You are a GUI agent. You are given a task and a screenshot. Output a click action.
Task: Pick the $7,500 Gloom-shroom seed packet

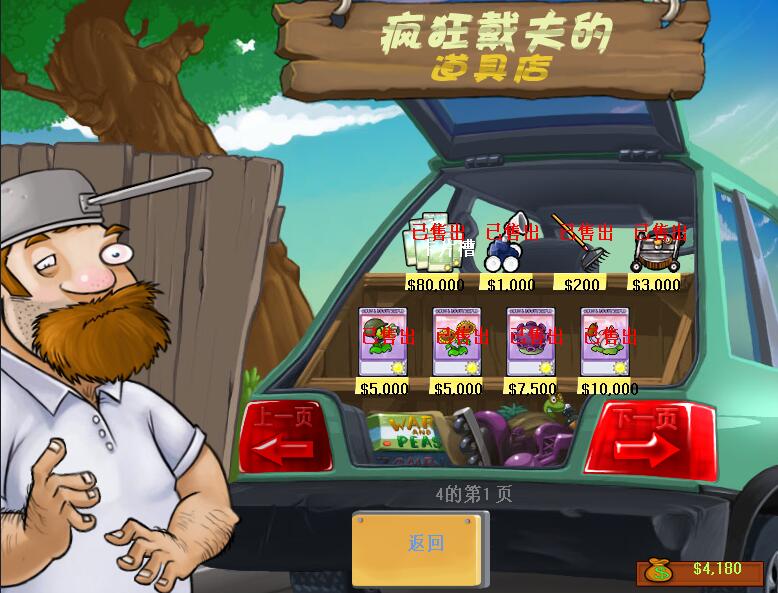pyautogui.click(x=530, y=341)
